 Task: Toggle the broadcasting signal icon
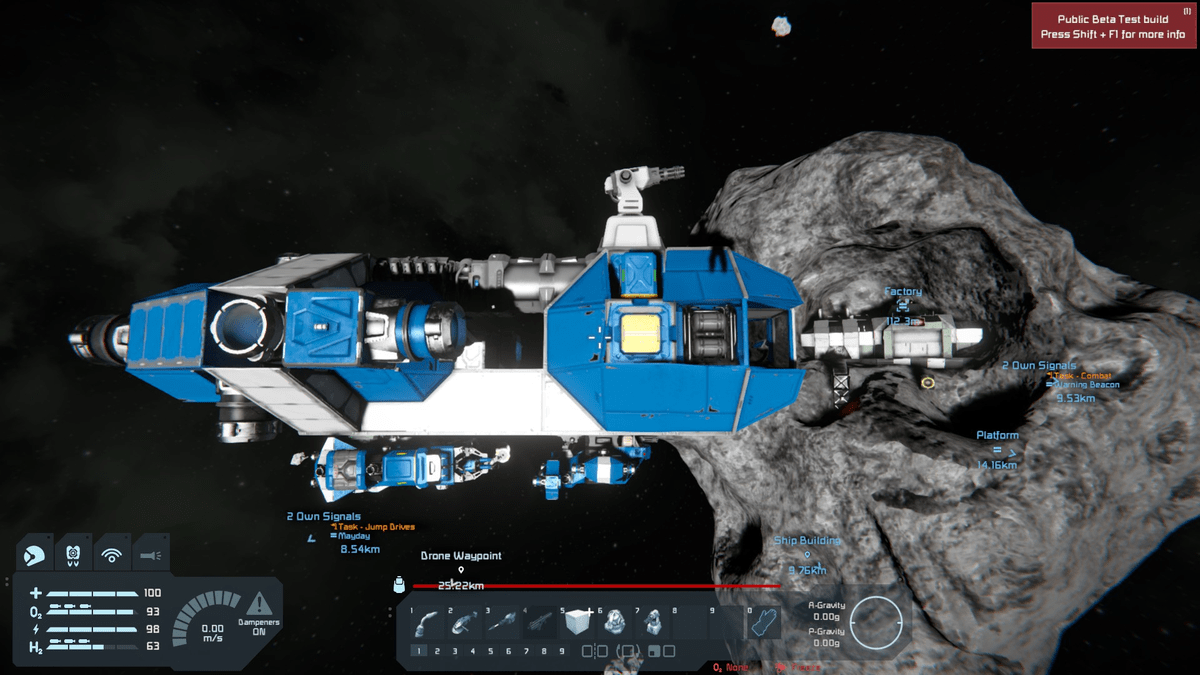coord(112,552)
